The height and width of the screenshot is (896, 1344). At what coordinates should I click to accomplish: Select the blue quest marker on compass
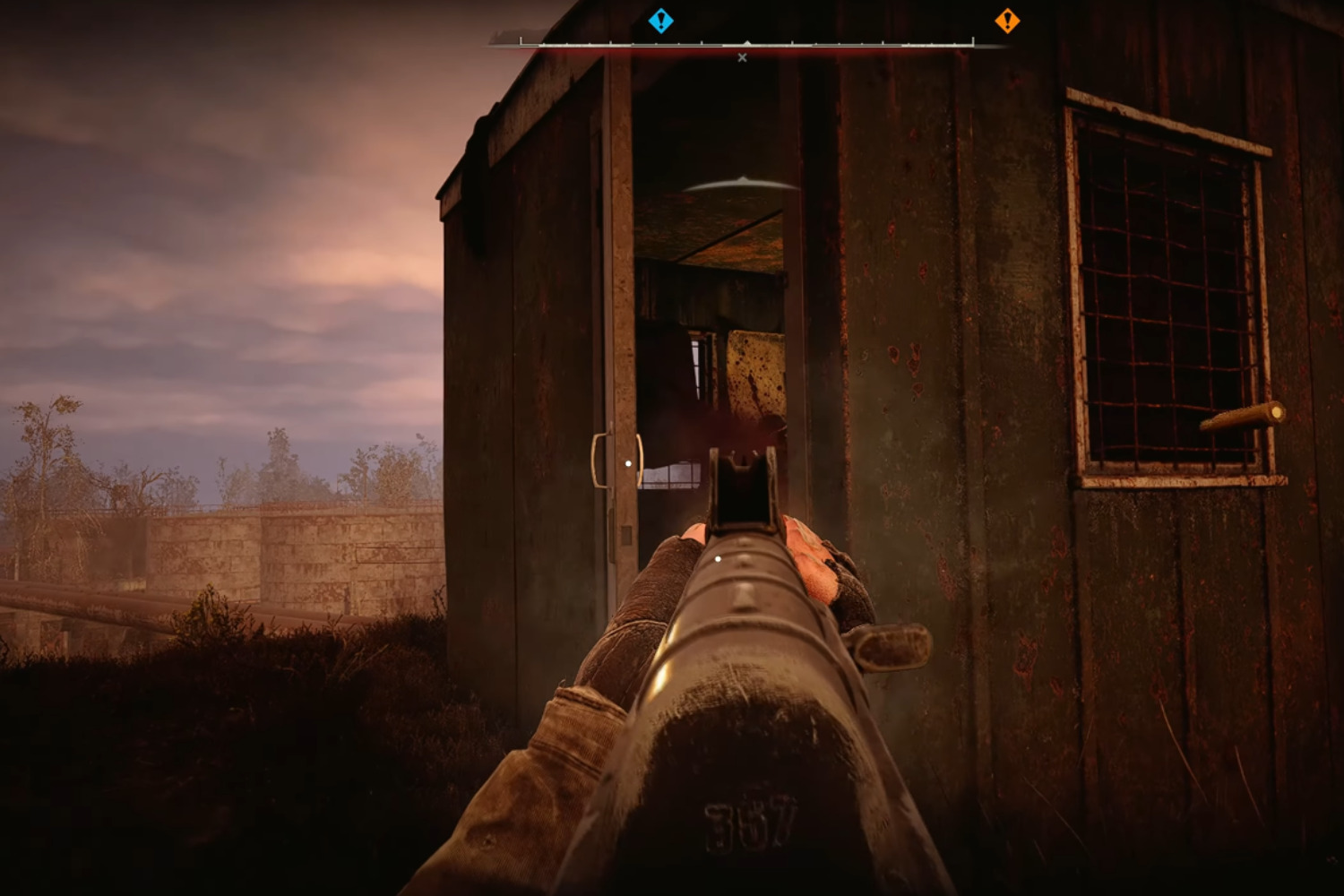tap(660, 21)
